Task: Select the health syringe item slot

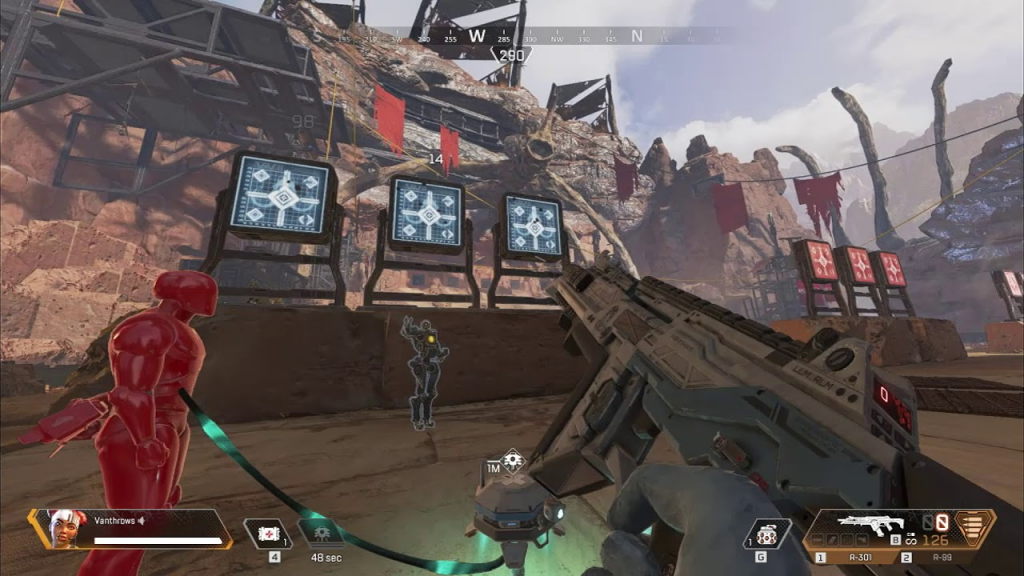Action: coord(267,534)
